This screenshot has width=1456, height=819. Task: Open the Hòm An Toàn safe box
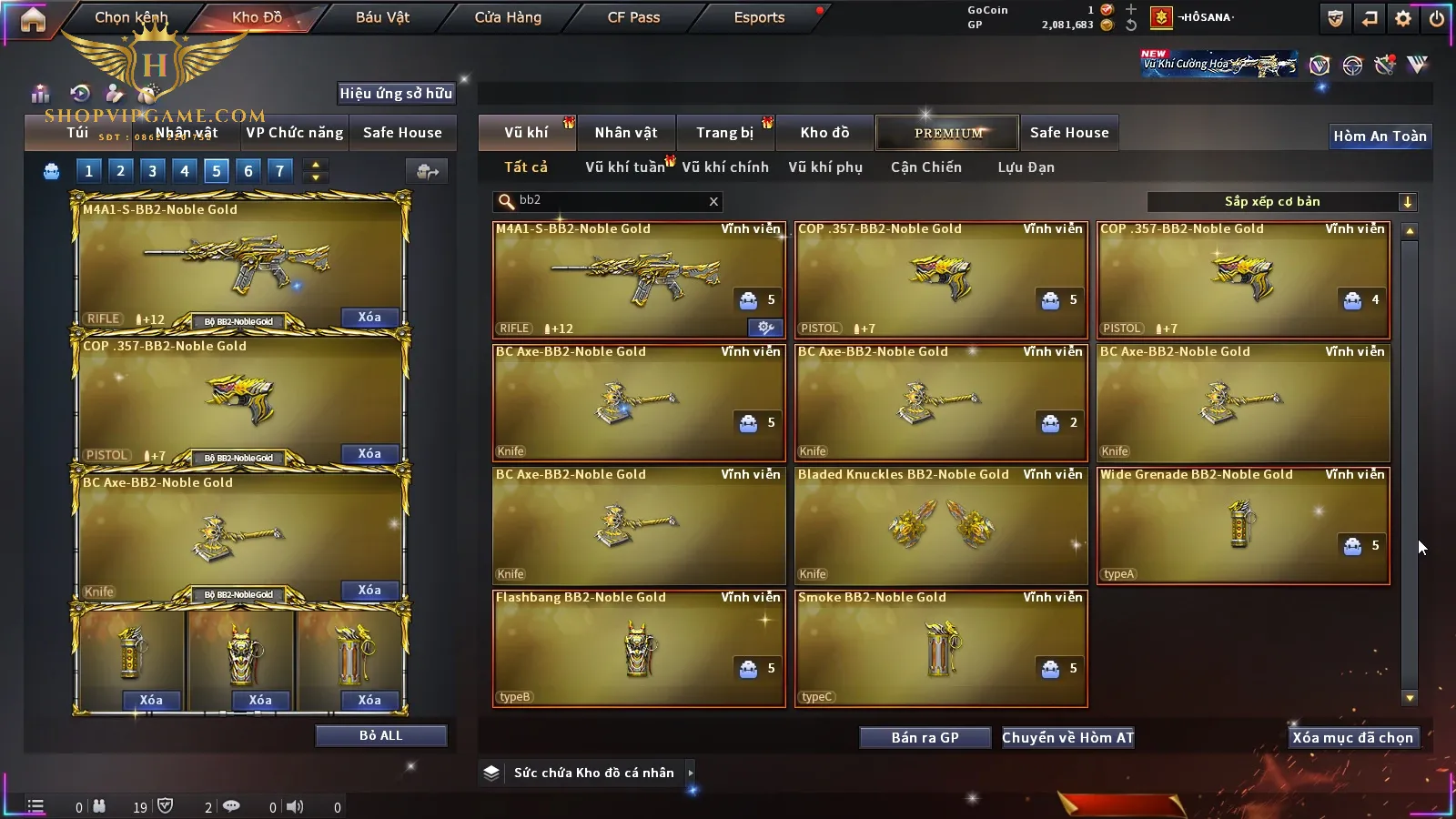1380,136
